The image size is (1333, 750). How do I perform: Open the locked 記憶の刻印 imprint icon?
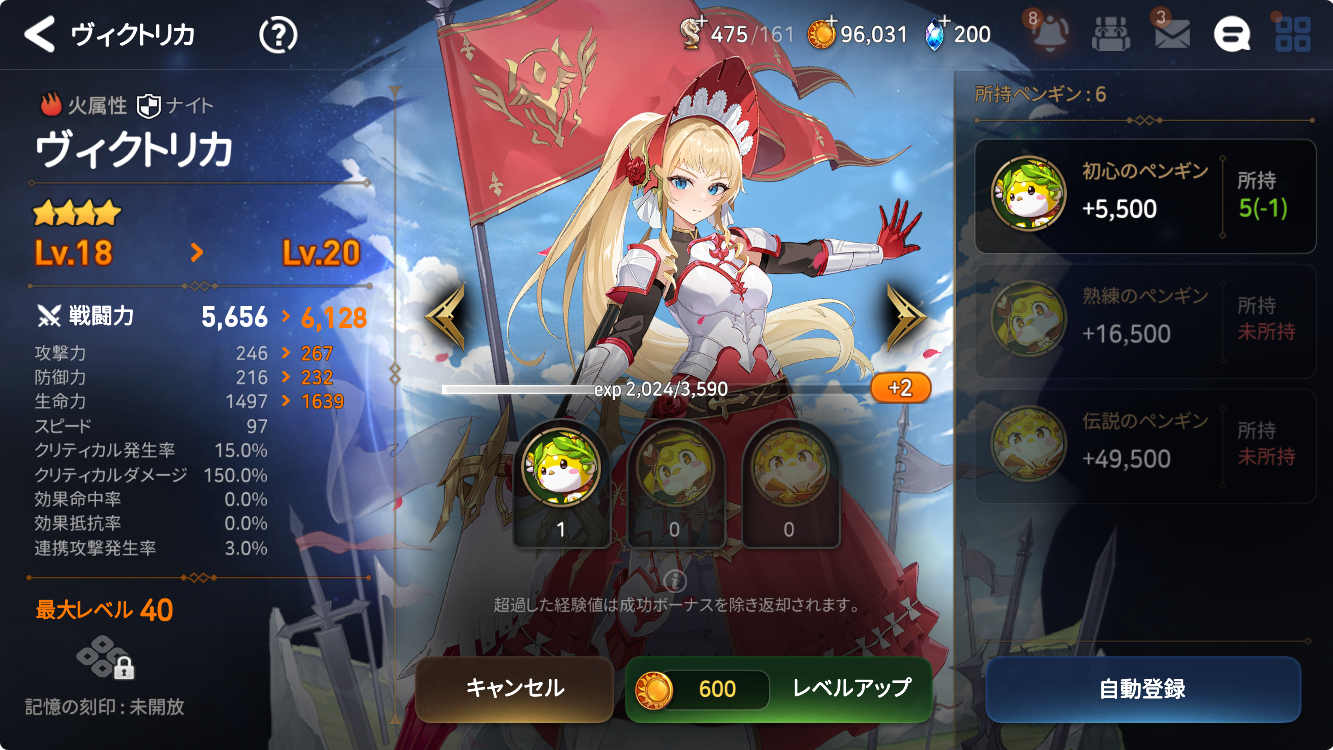tap(105, 660)
